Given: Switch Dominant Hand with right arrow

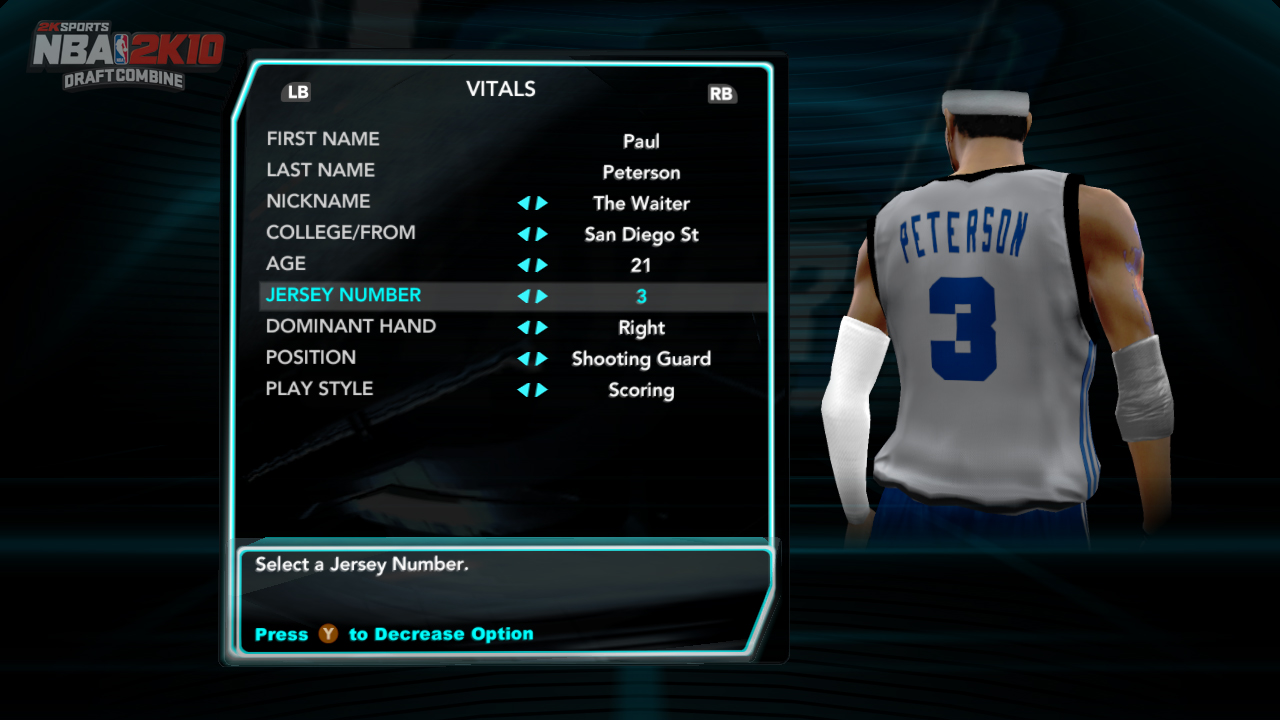Looking at the screenshot, I should (x=542, y=327).
